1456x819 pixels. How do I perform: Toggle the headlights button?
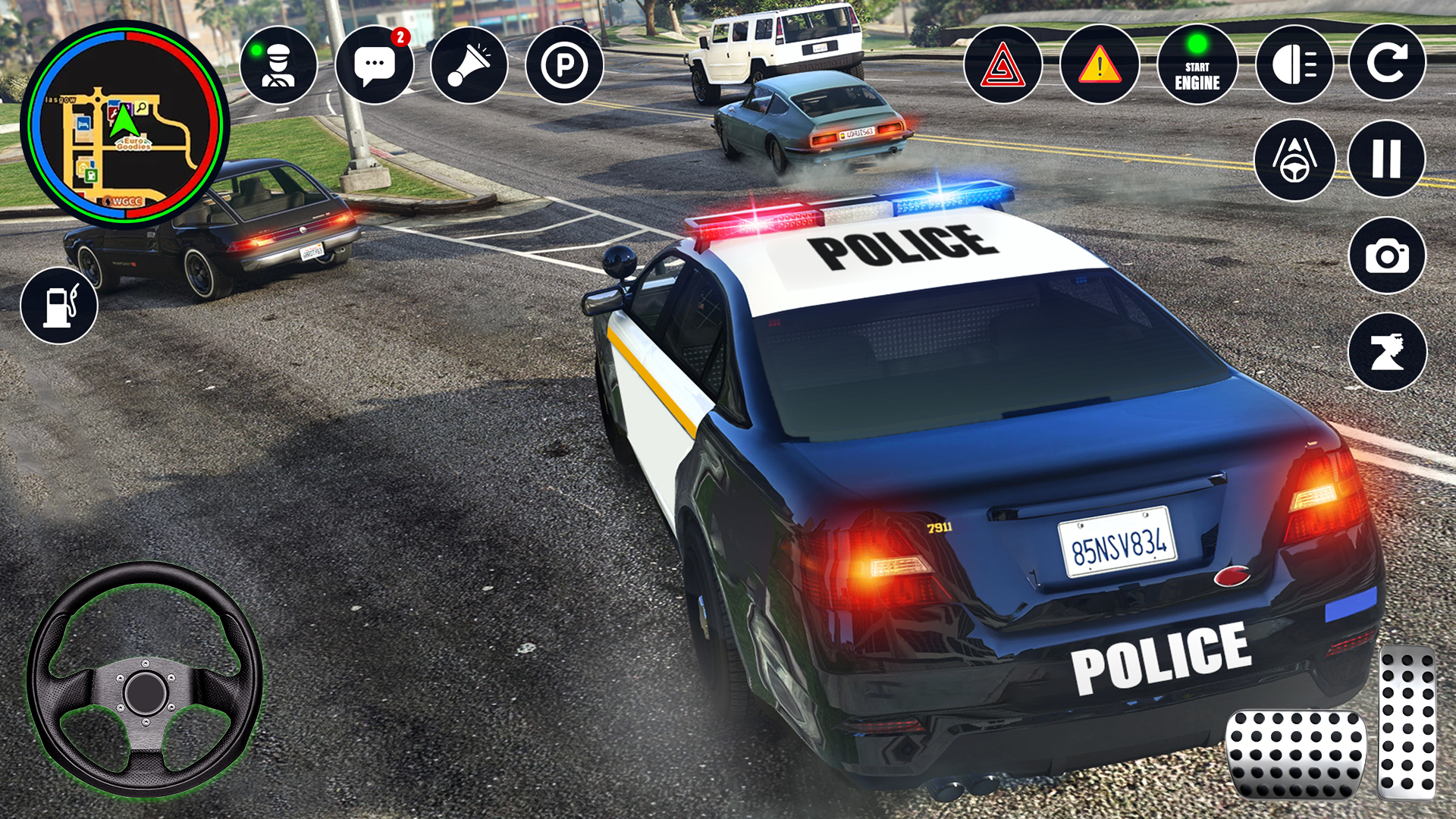(1294, 64)
